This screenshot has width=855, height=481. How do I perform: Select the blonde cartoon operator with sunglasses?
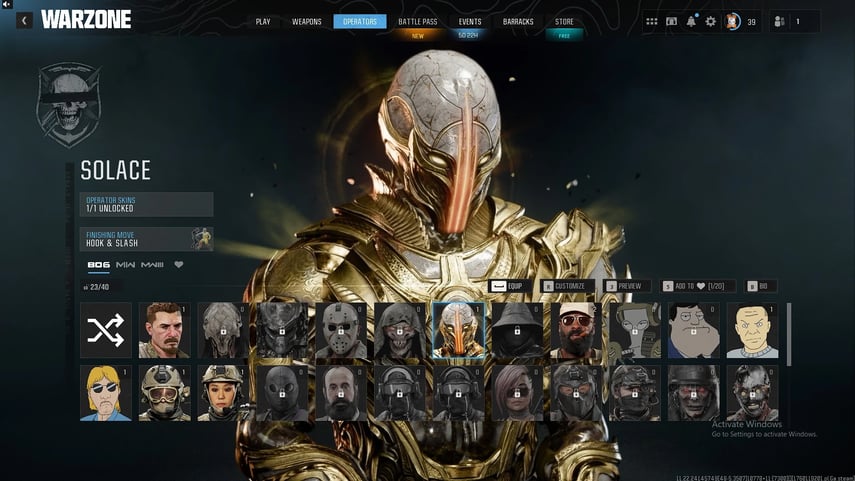coord(106,393)
